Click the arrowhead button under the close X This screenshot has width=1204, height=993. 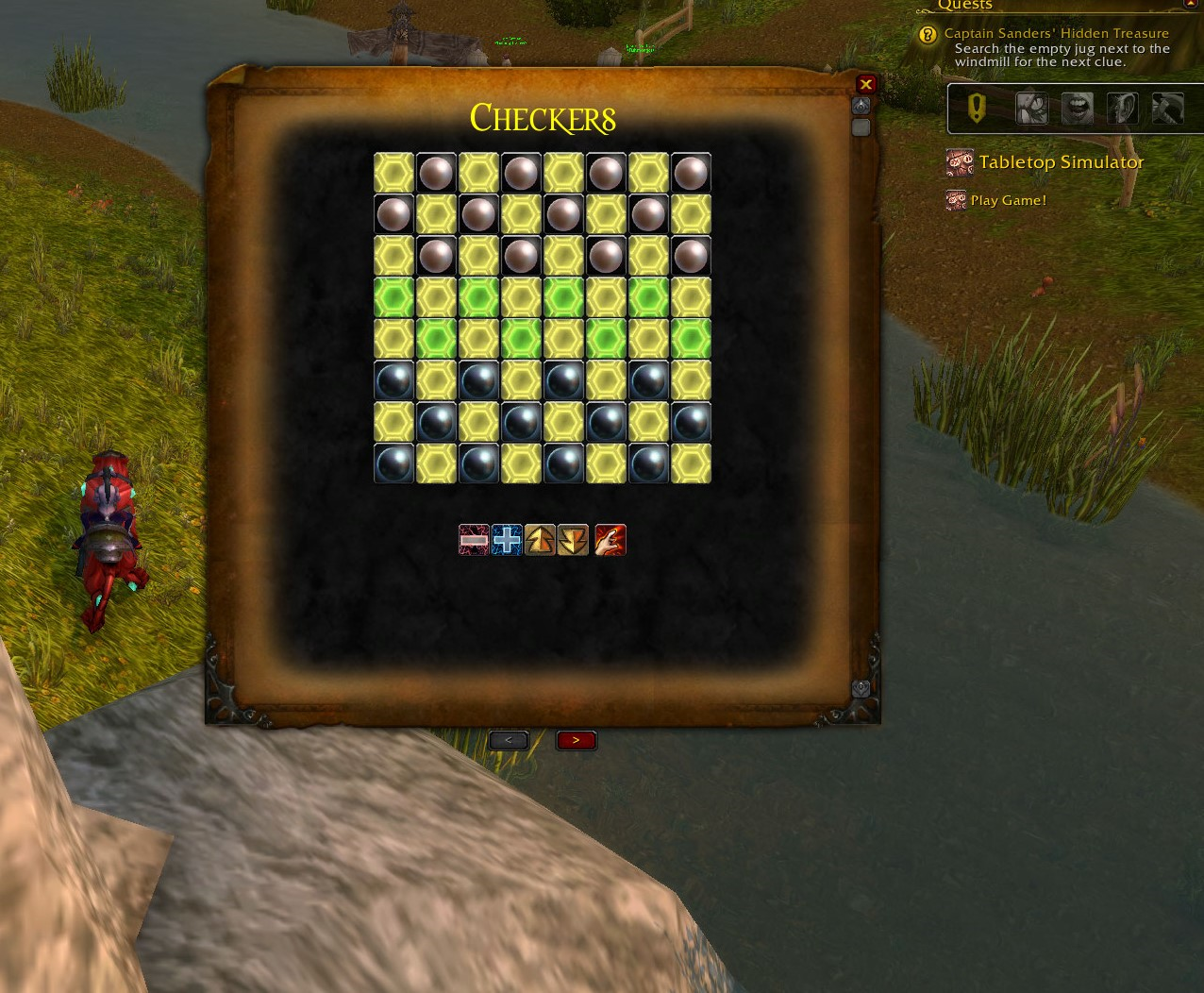861,106
